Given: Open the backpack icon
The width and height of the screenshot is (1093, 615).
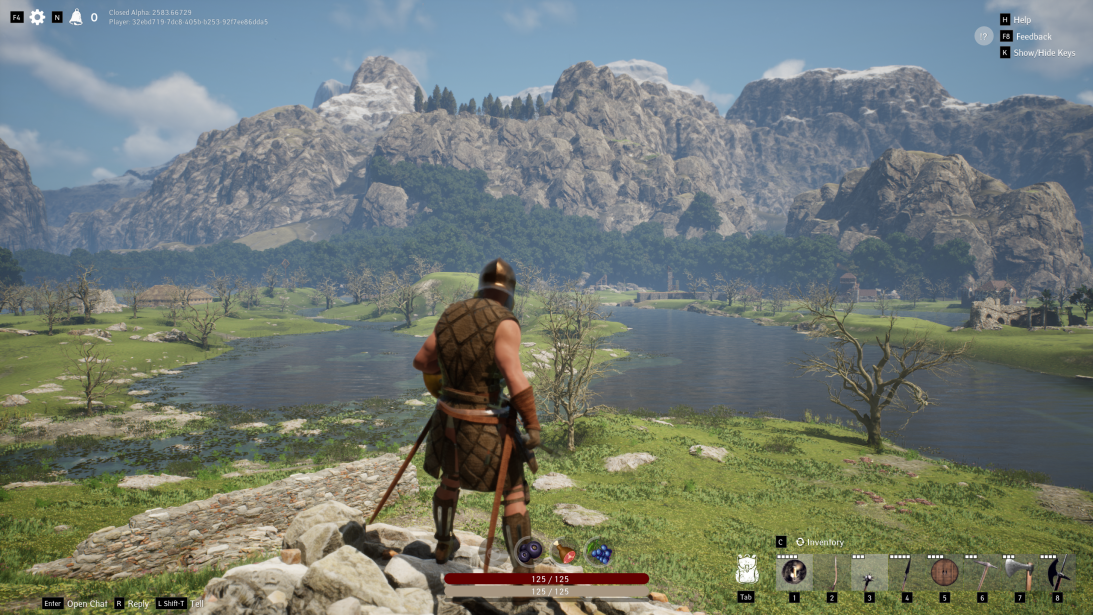Looking at the screenshot, I should (745, 570).
